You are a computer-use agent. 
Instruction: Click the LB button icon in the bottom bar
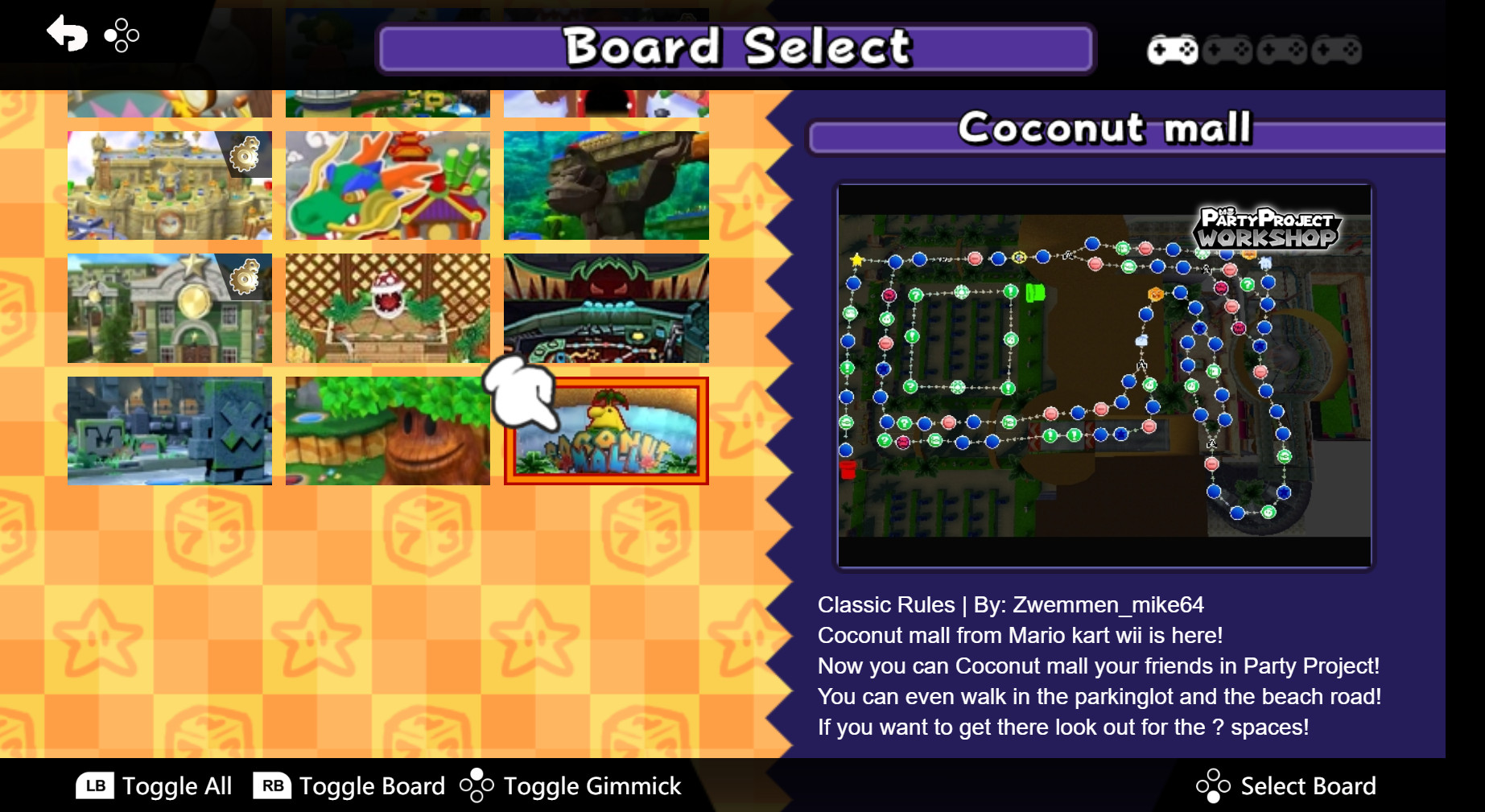pos(94,786)
